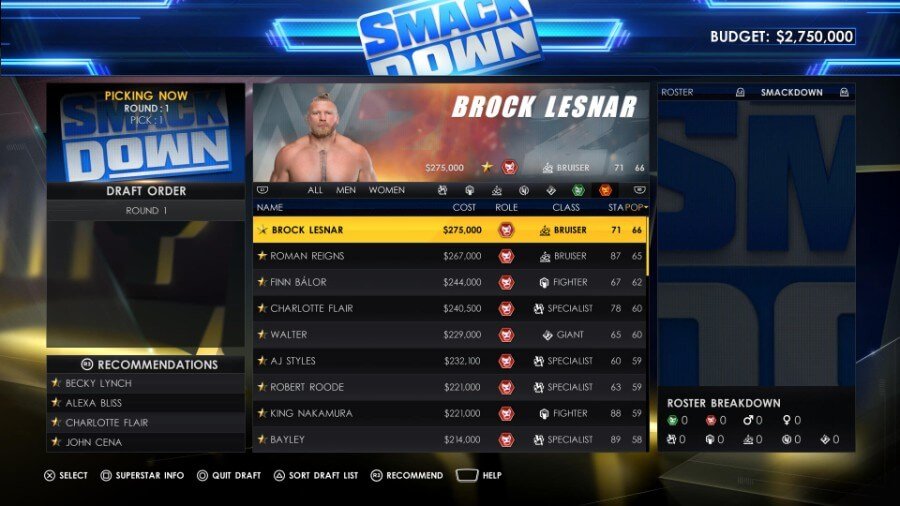This screenshot has width=900, height=506.
Task: Select Becky Lynch in Recommendations
Action: pos(146,383)
